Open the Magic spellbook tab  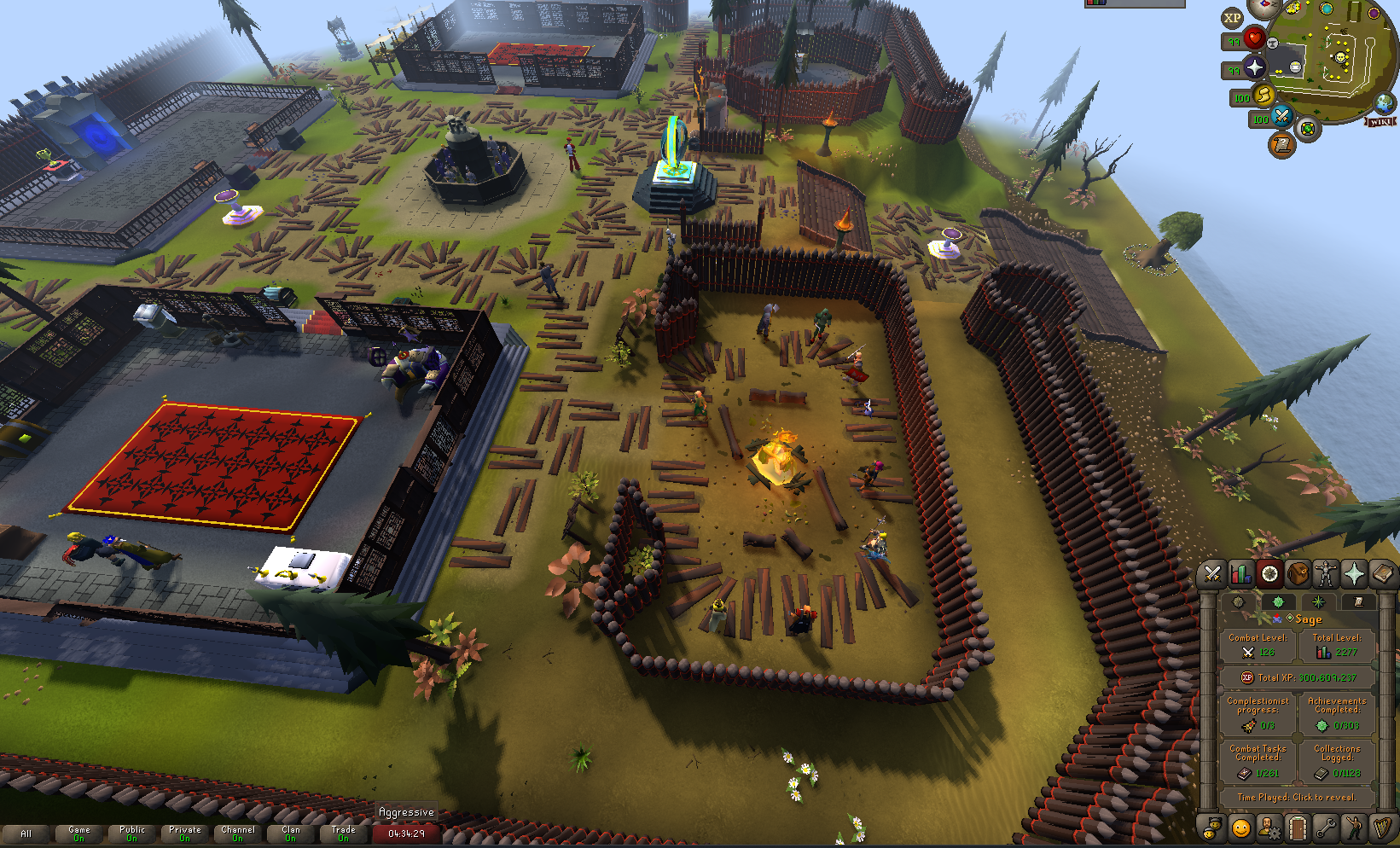coord(1382,574)
